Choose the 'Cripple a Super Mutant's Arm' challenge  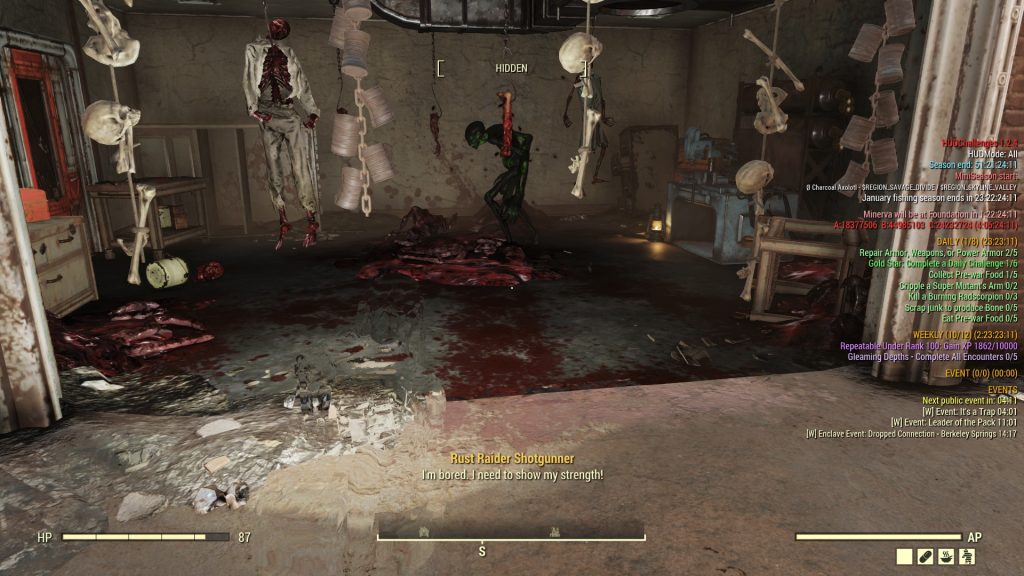(x=958, y=286)
